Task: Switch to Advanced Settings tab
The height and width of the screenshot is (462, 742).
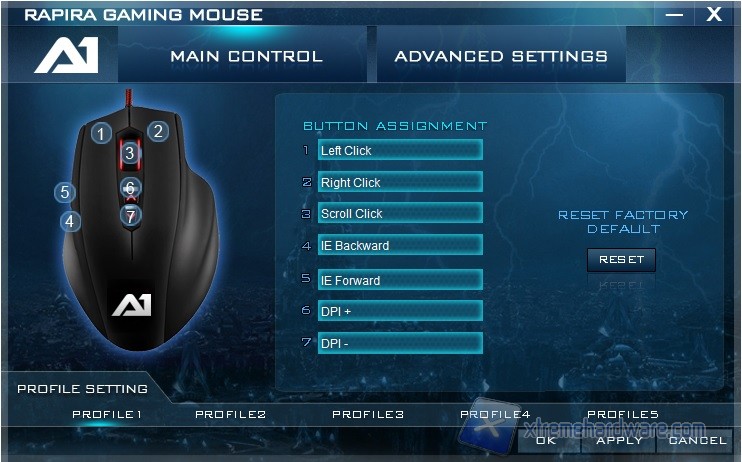Action: pyautogui.click(x=500, y=56)
